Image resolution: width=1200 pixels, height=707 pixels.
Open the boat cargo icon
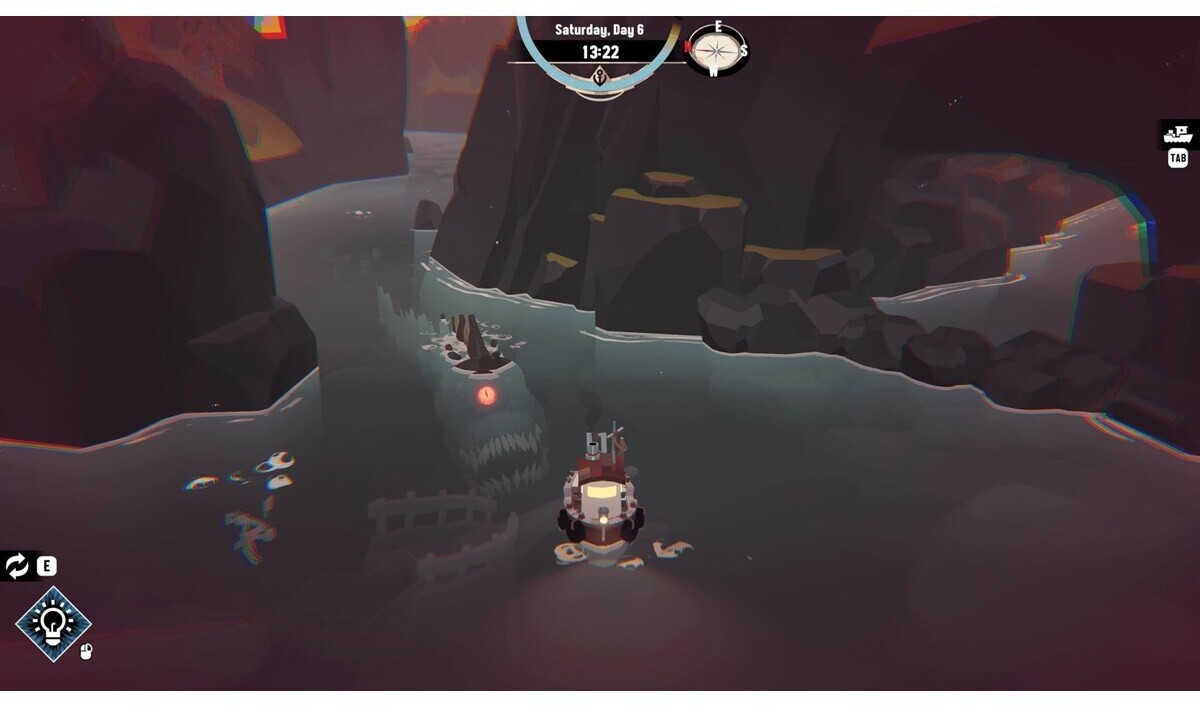tap(1178, 134)
